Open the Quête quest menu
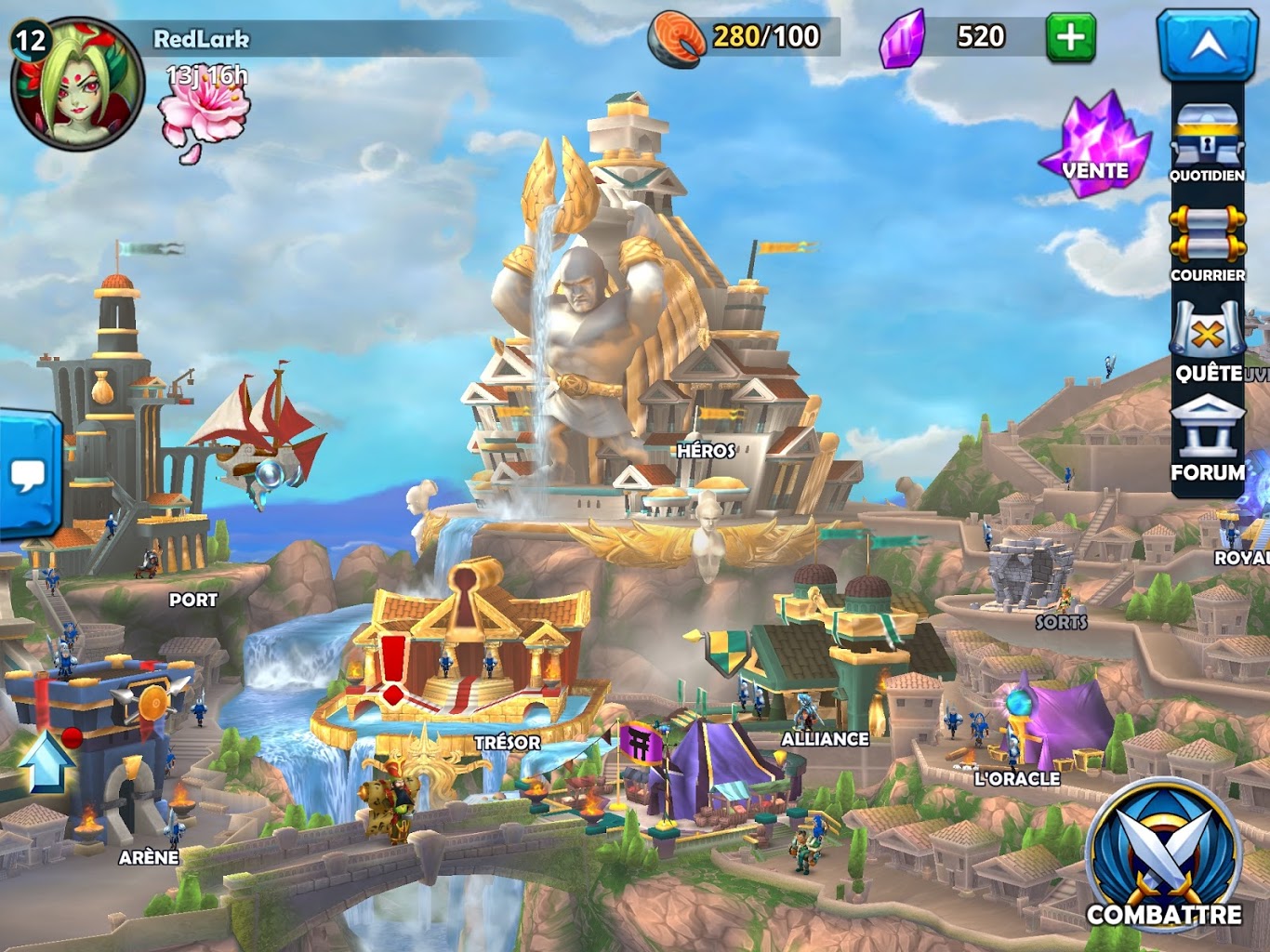Viewport: 1270px width, 952px height. tap(1207, 341)
